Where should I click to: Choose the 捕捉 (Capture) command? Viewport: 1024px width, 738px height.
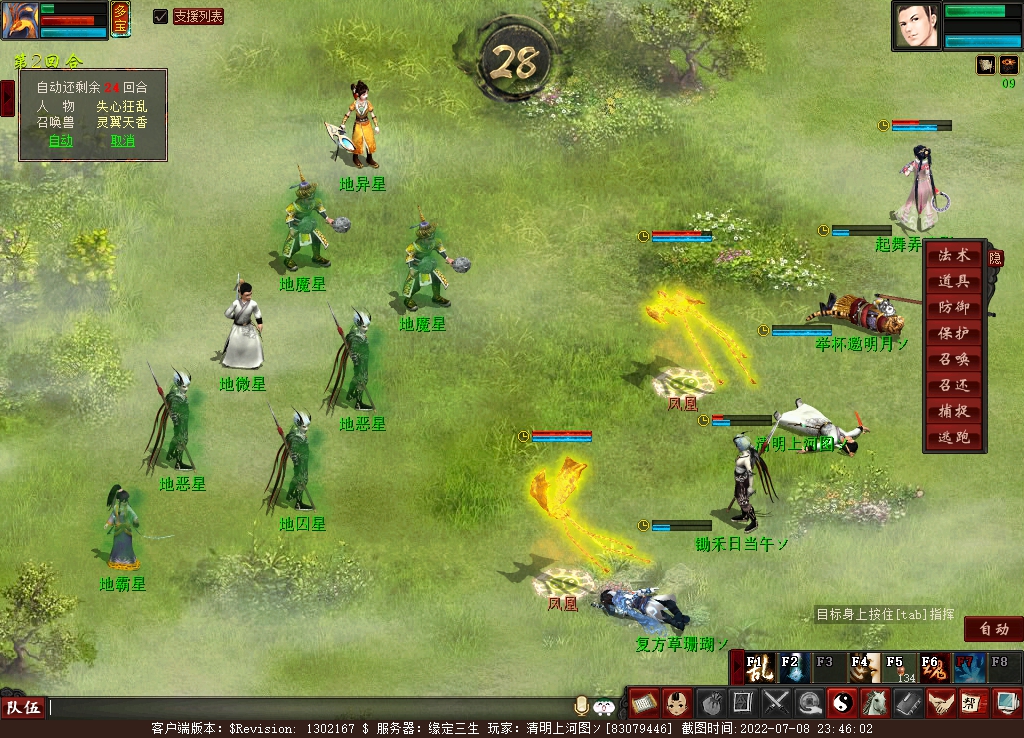point(954,412)
